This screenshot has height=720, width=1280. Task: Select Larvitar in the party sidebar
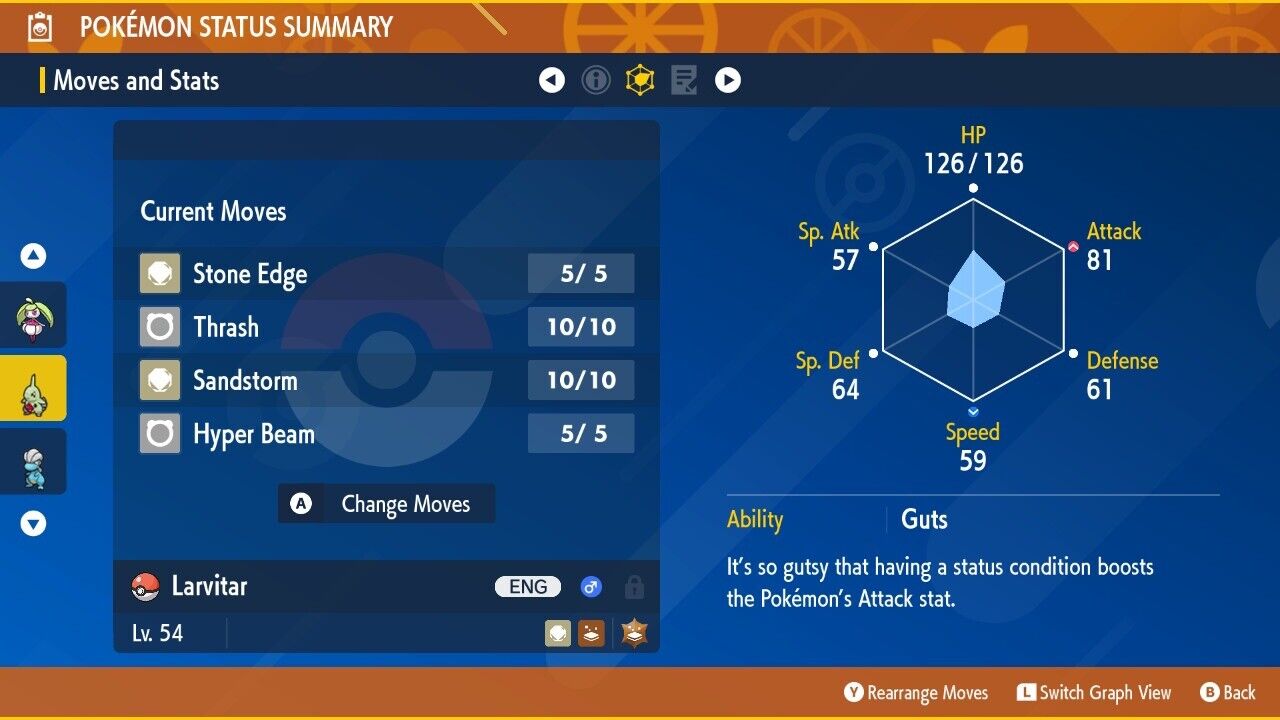pyautogui.click(x=34, y=389)
